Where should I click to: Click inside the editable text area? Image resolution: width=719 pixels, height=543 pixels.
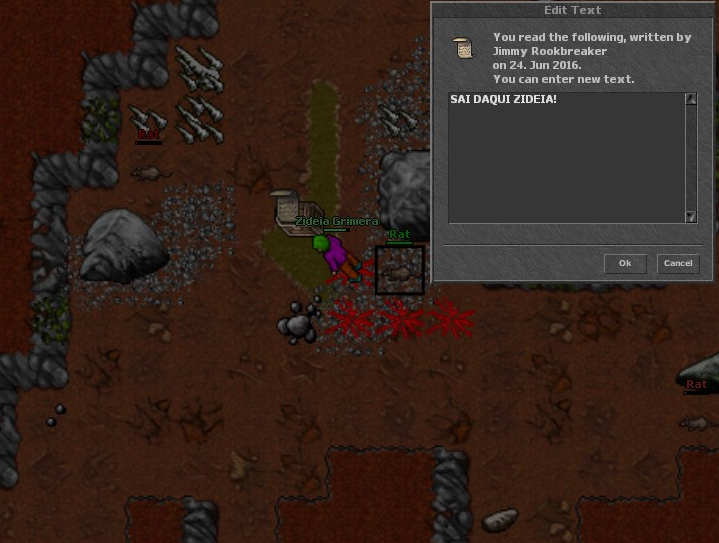click(x=566, y=158)
